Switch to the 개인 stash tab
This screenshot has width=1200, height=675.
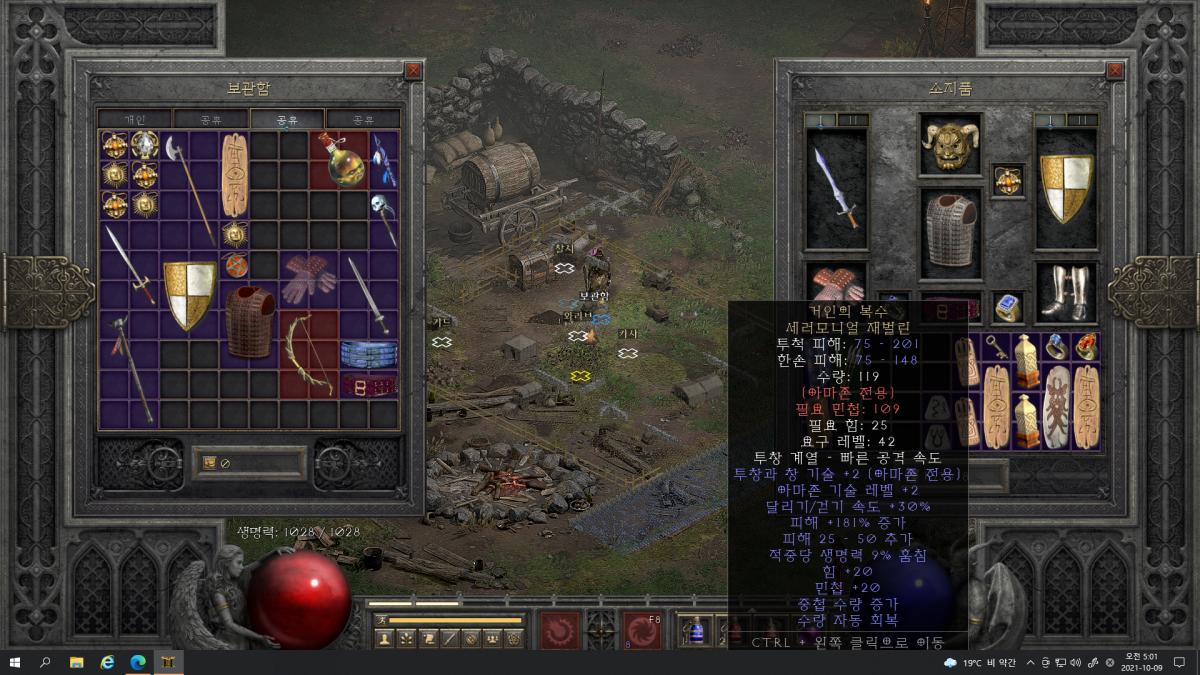pos(134,120)
